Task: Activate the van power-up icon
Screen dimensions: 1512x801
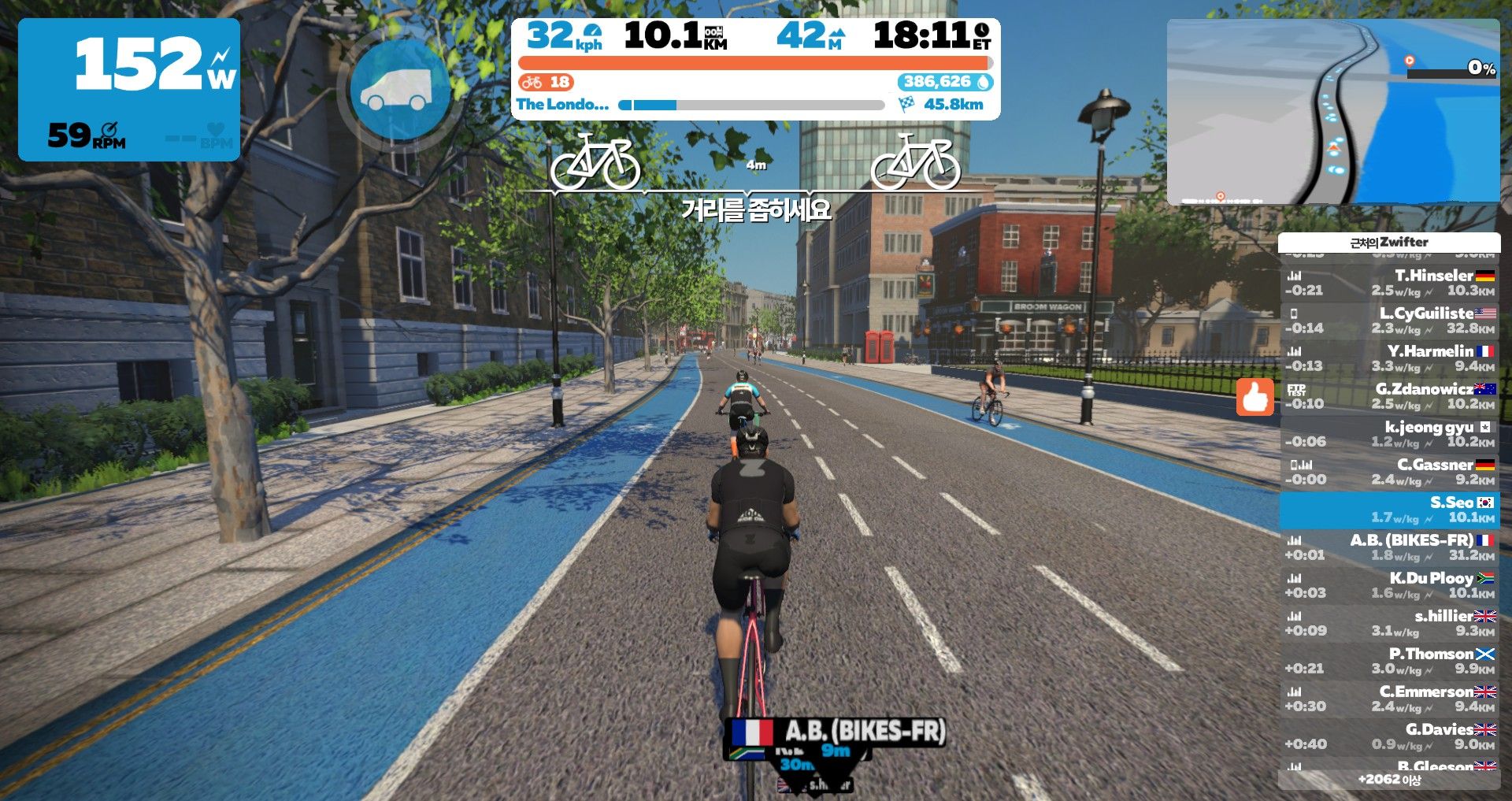Action: tap(400, 87)
